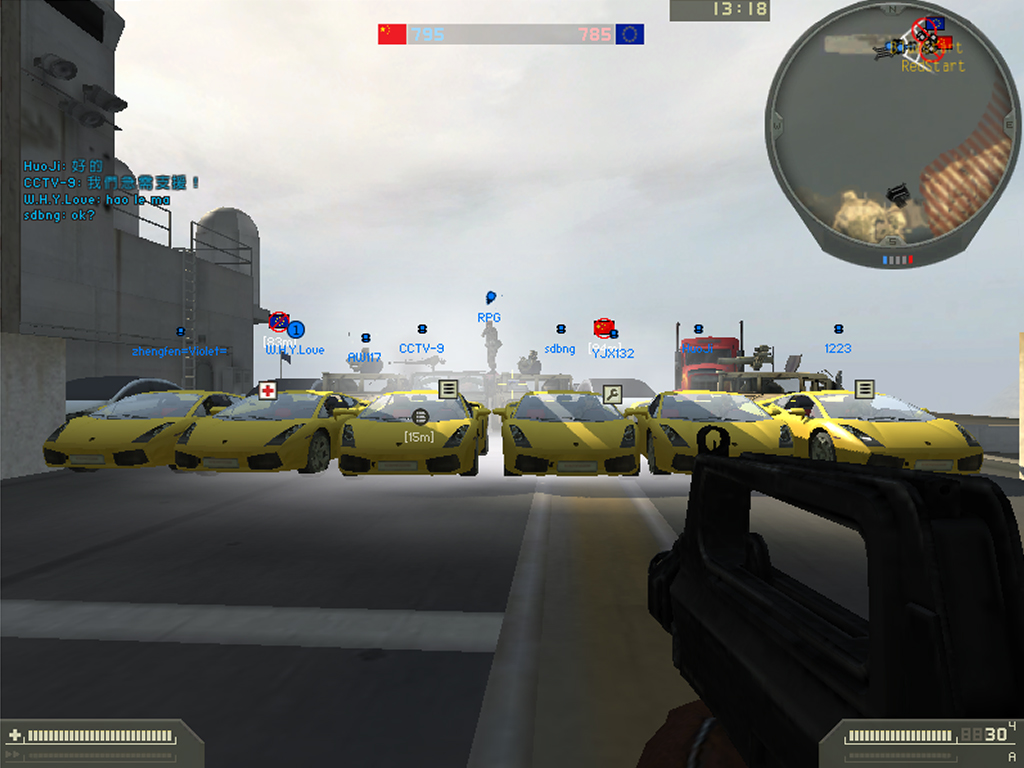Click the 1223 player name tag
This screenshot has height=768, width=1024.
point(838,348)
